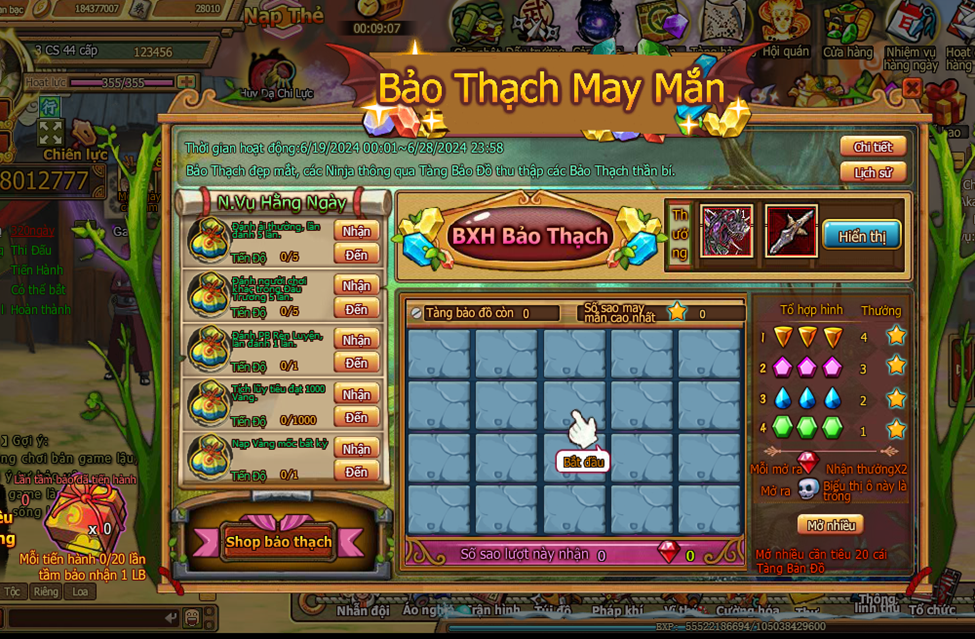Click the blue Hiển thị button
The image size is (975, 639).
[x=861, y=235]
